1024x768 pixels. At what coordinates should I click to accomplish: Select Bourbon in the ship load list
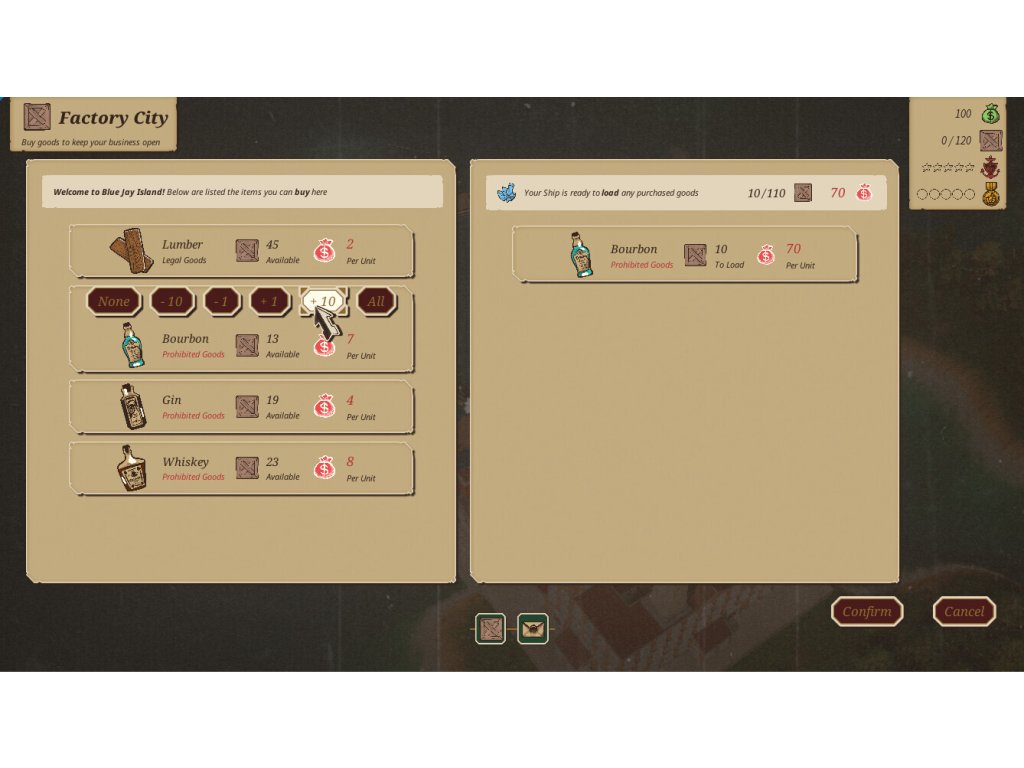[x=684, y=255]
